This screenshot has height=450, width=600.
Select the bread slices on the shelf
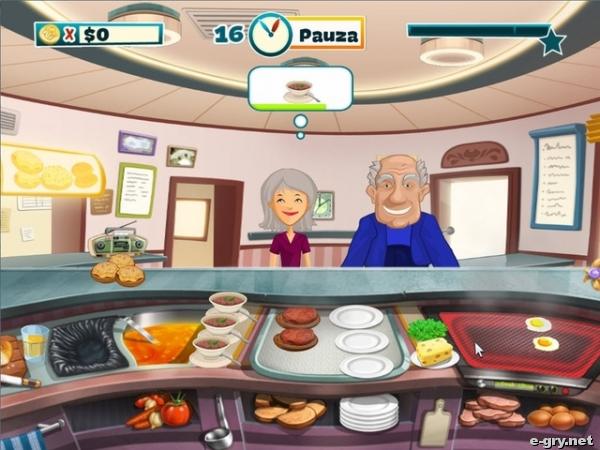[x=288, y=408]
